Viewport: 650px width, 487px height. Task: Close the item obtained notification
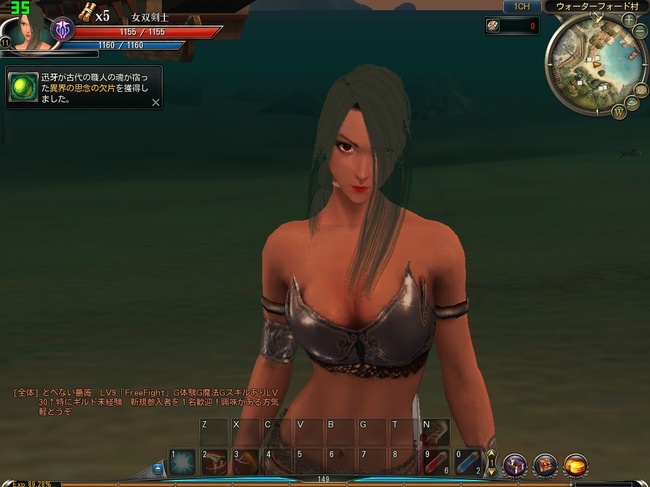coord(155,102)
